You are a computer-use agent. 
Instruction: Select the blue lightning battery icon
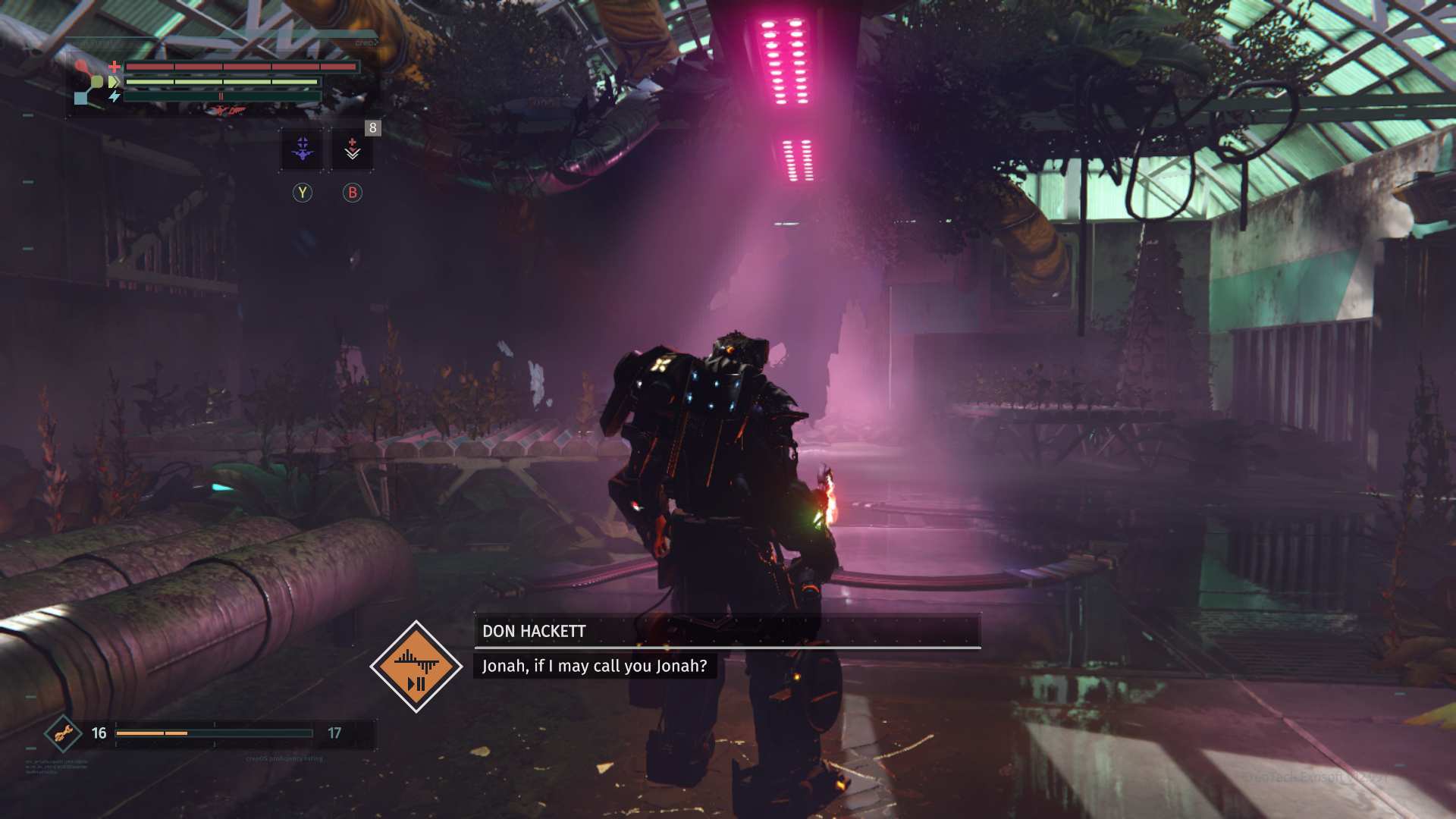tap(115, 96)
